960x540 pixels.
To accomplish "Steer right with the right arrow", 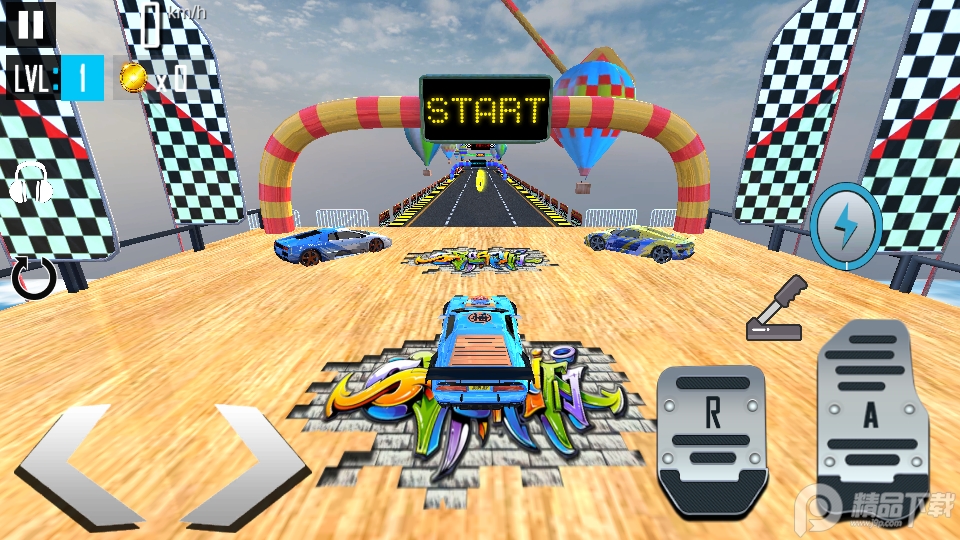I will 246,467.
